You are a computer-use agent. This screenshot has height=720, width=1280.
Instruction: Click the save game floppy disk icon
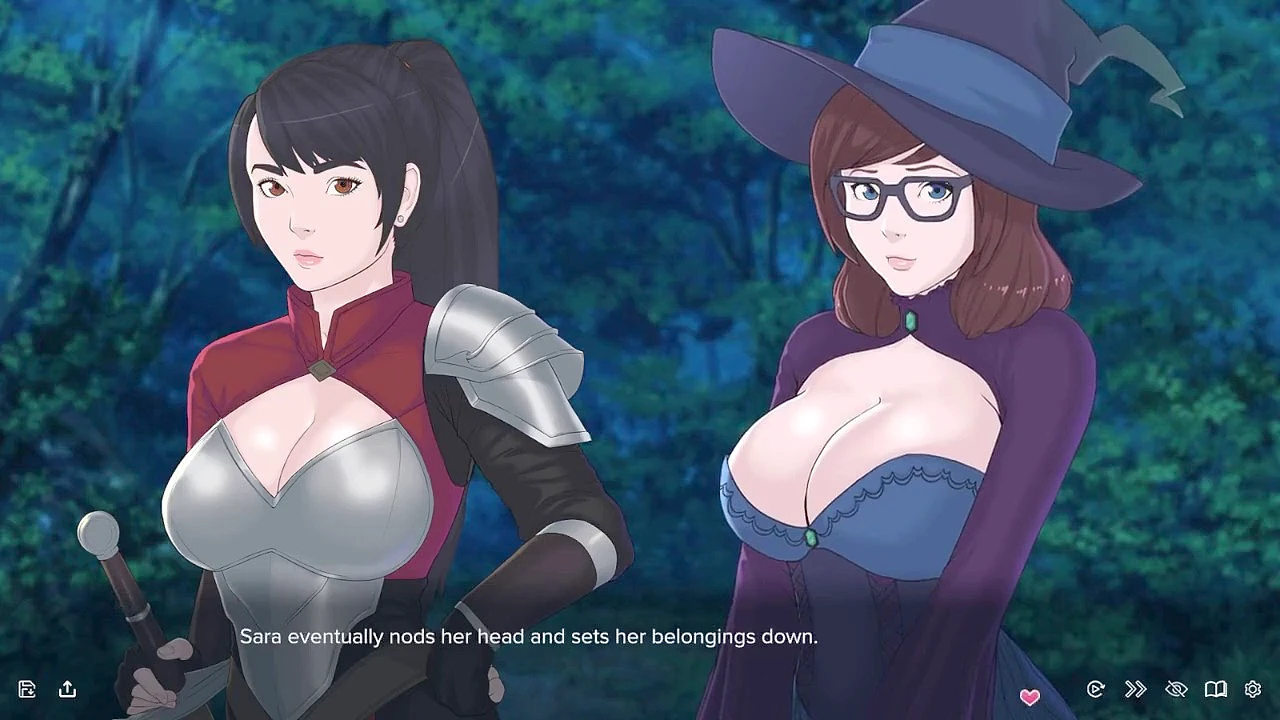tap(27, 689)
